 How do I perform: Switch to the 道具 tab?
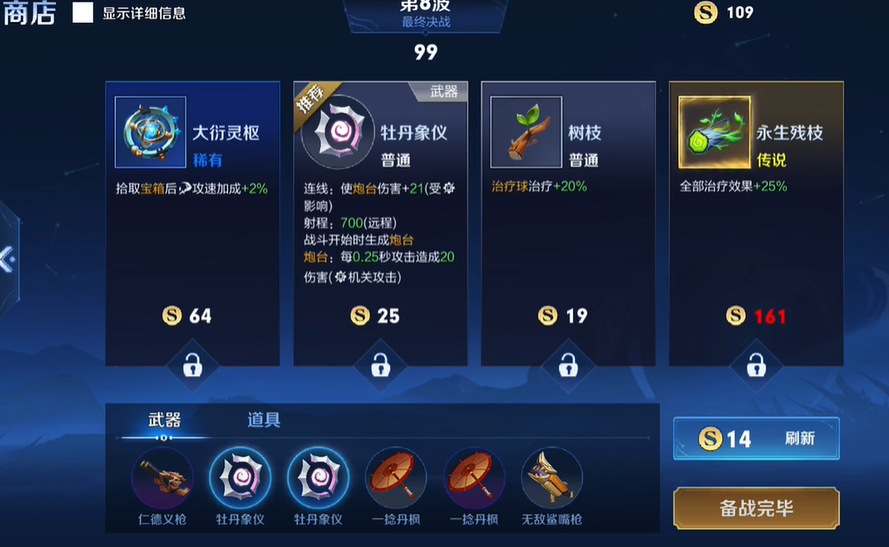264,420
